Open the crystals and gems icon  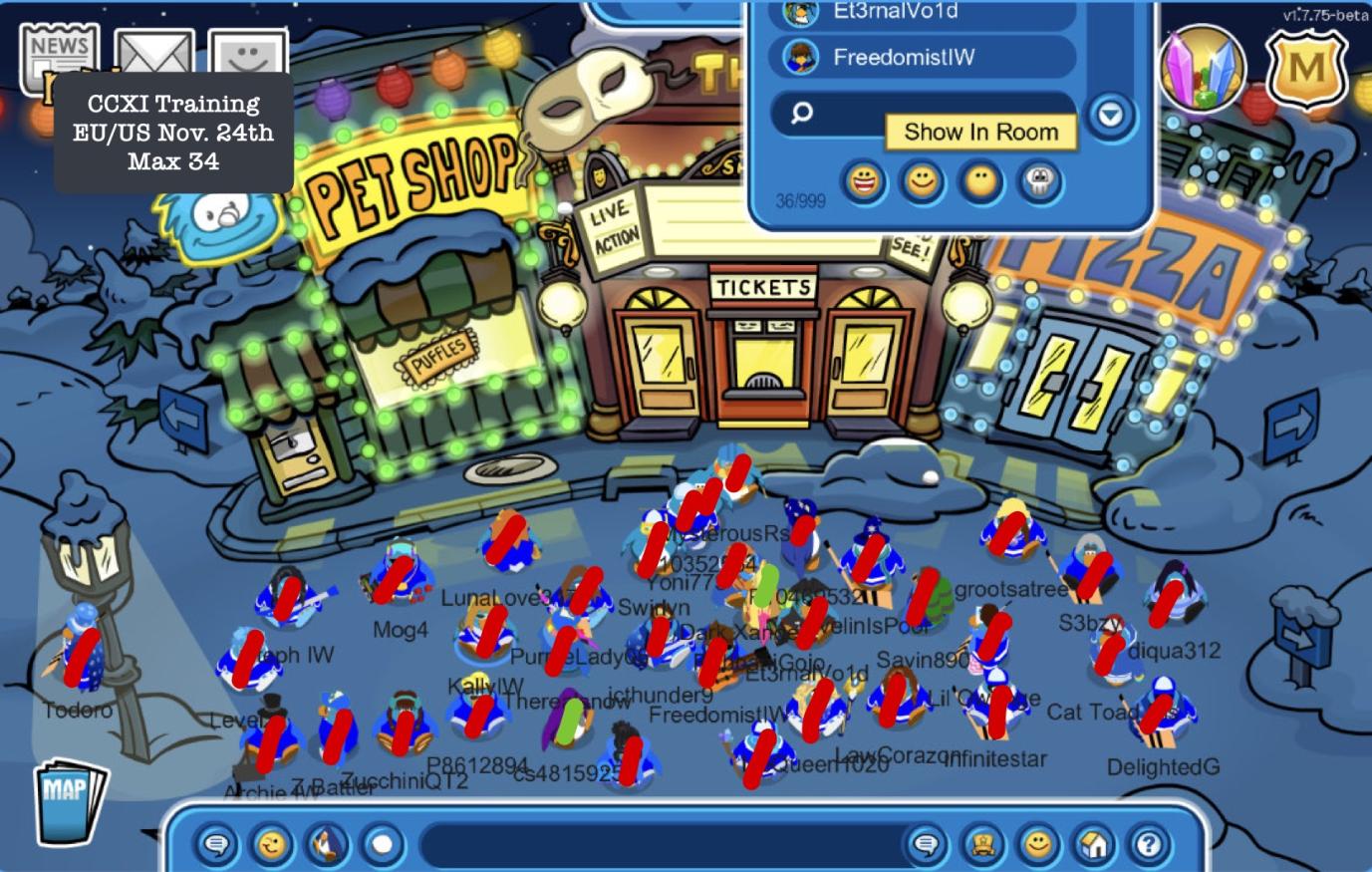pyautogui.click(x=1204, y=69)
